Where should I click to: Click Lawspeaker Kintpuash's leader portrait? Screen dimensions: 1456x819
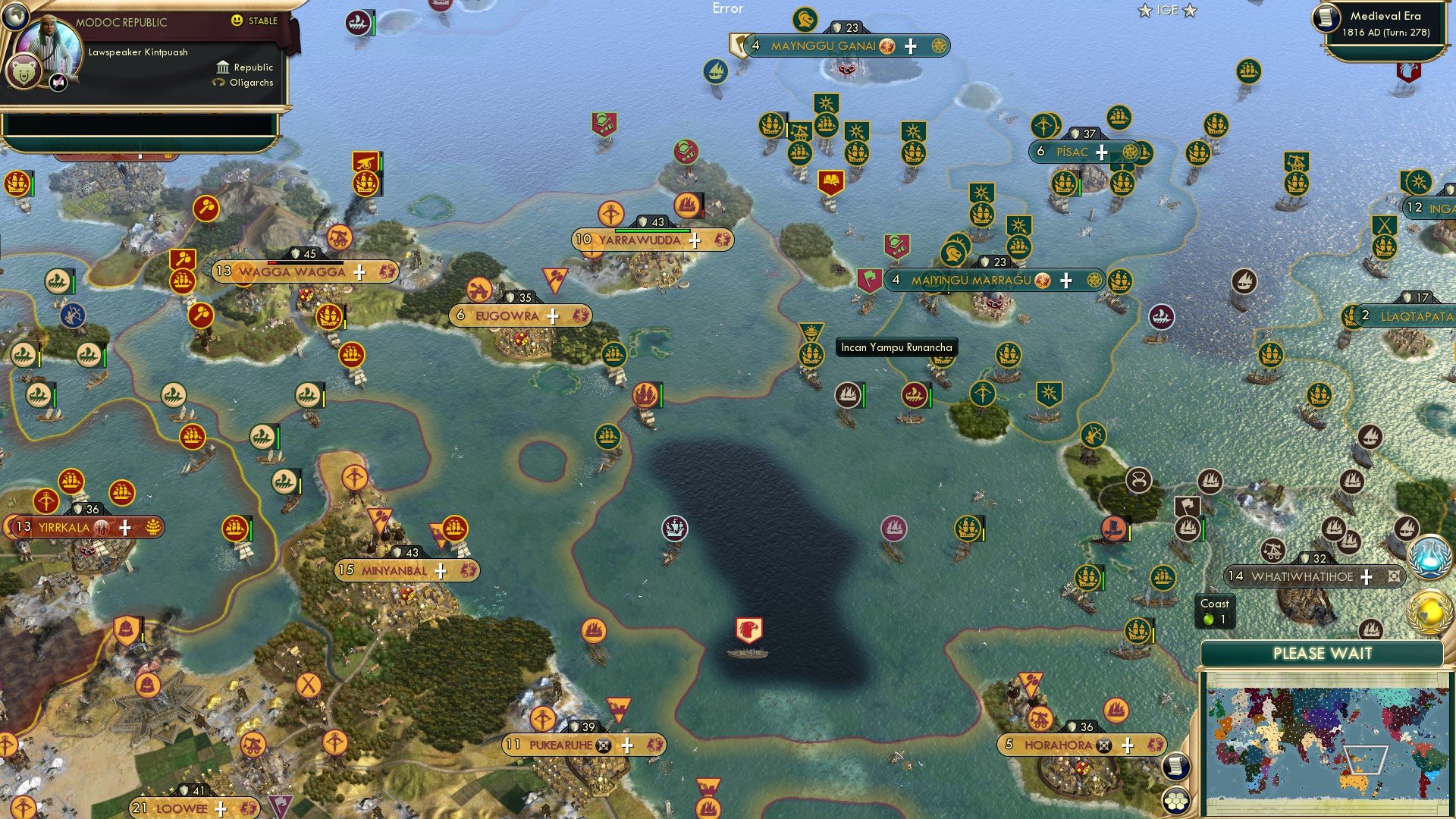click(50, 42)
